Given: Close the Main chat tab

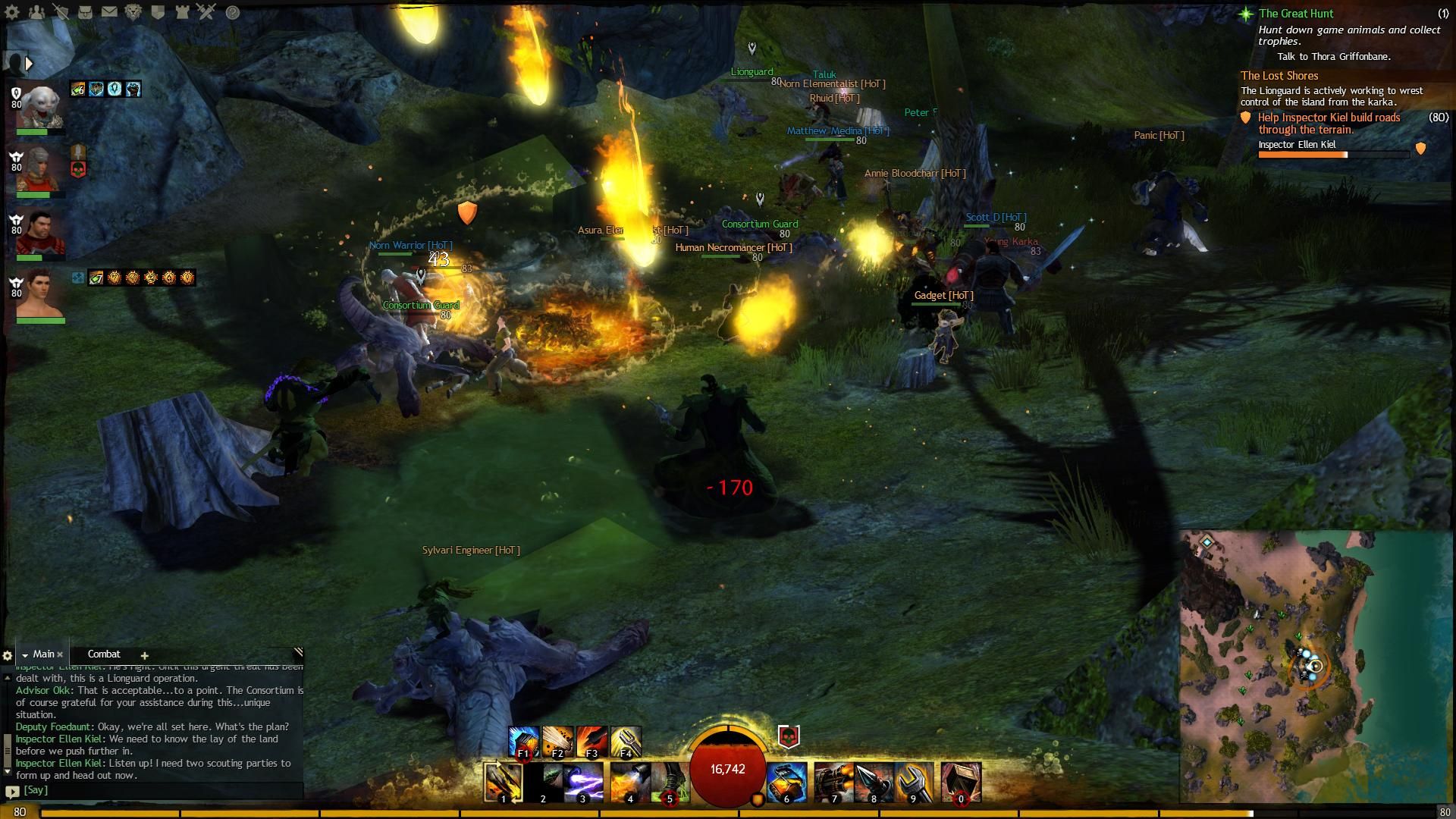Looking at the screenshot, I should click(60, 654).
